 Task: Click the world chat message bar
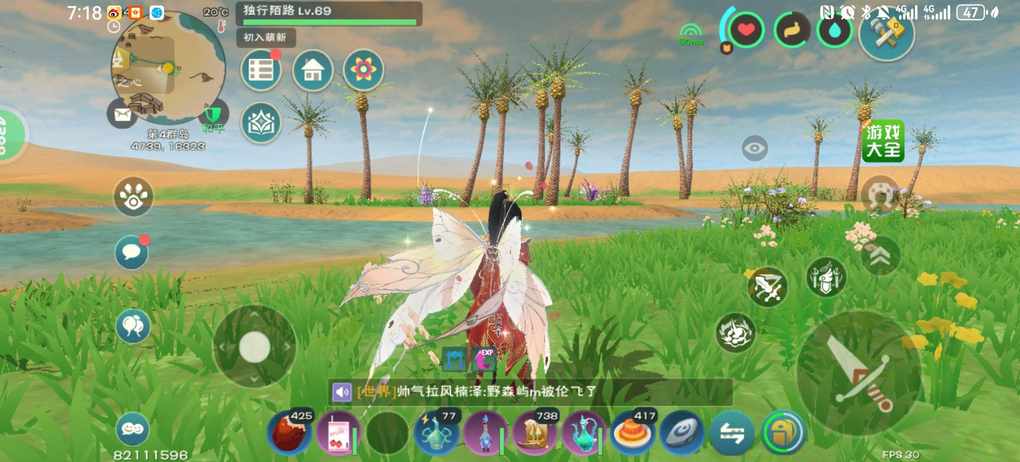530,393
